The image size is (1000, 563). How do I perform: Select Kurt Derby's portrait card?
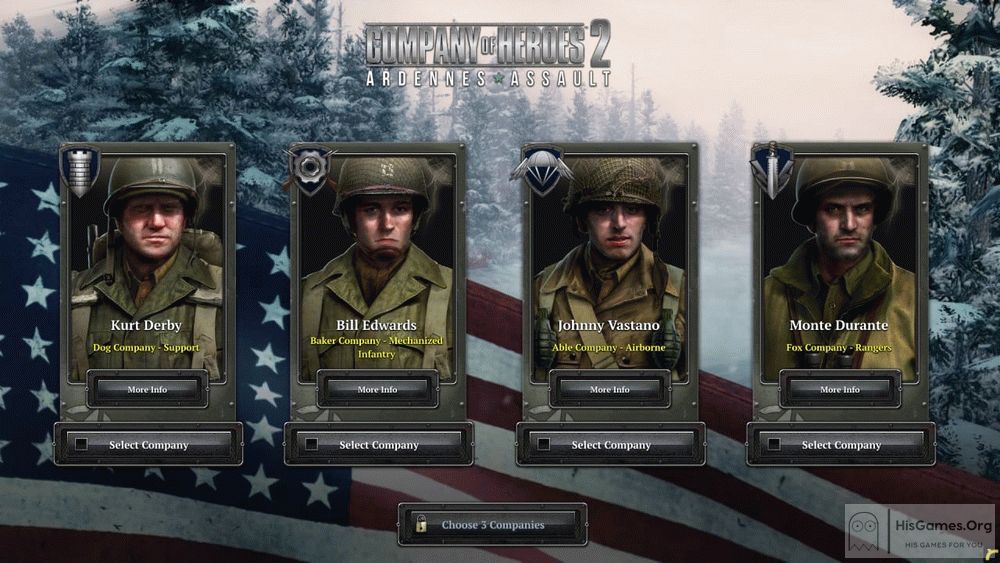148,250
